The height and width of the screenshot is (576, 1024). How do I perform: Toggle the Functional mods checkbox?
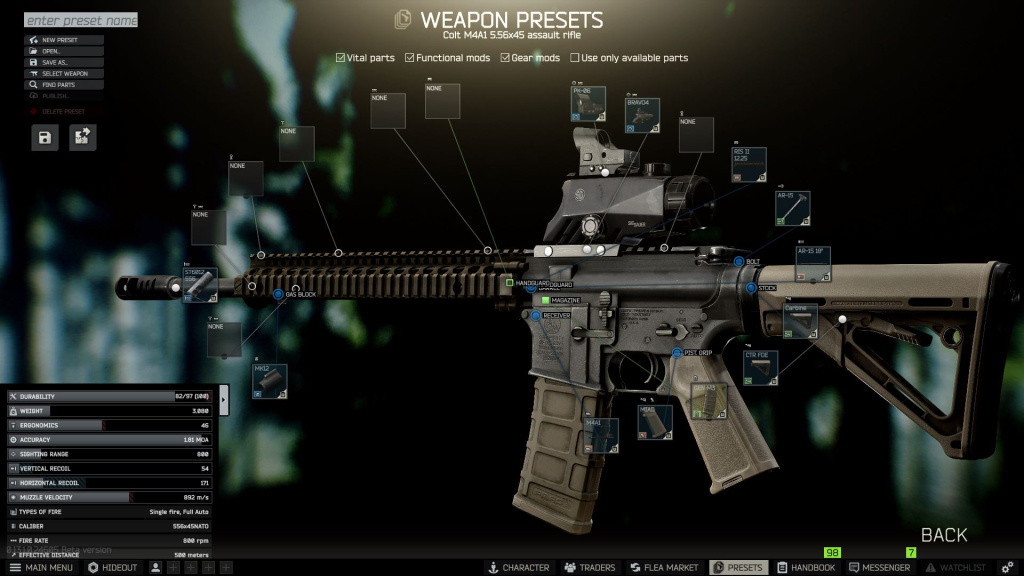[x=410, y=58]
